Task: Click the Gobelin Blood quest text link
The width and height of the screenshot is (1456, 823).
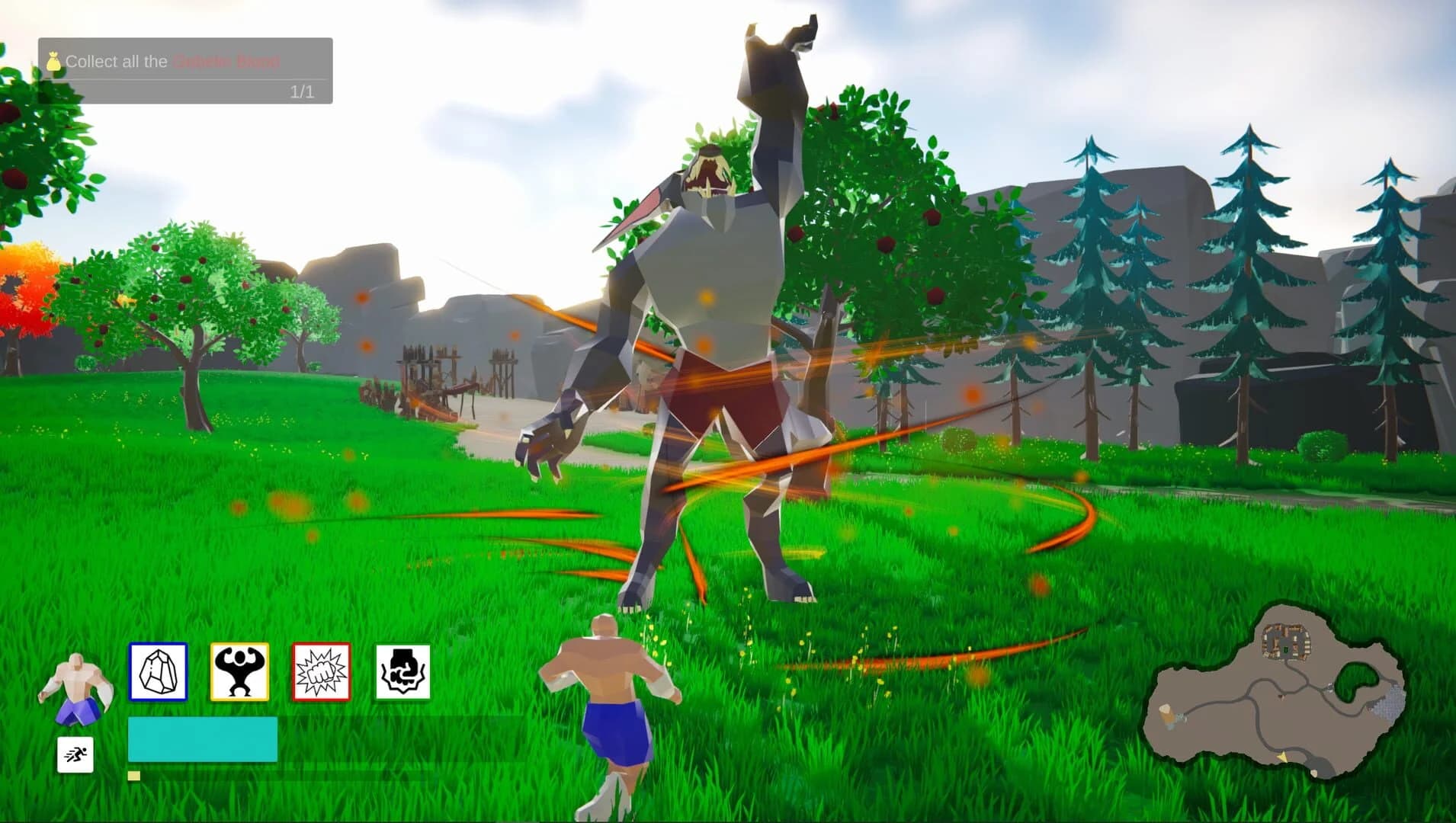Action: (x=225, y=62)
